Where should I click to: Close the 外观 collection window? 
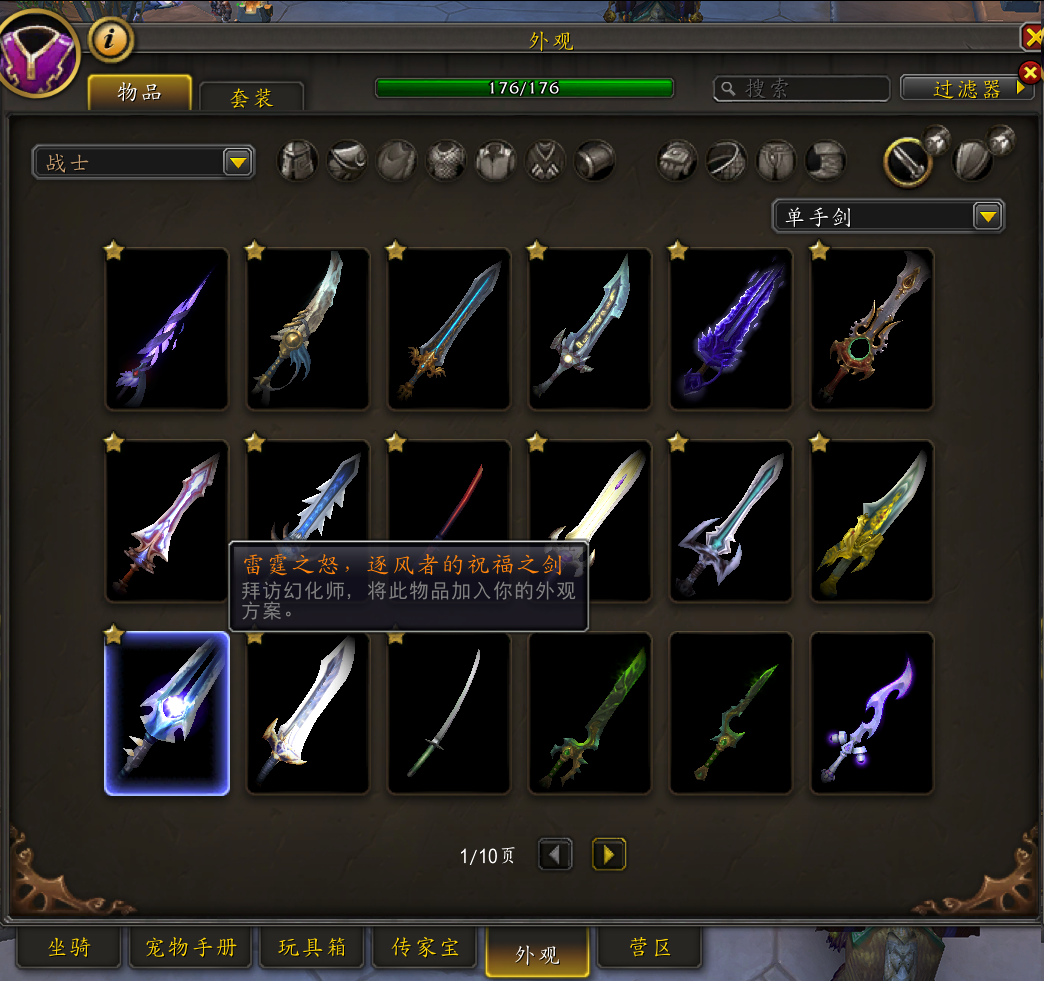coord(1032,38)
